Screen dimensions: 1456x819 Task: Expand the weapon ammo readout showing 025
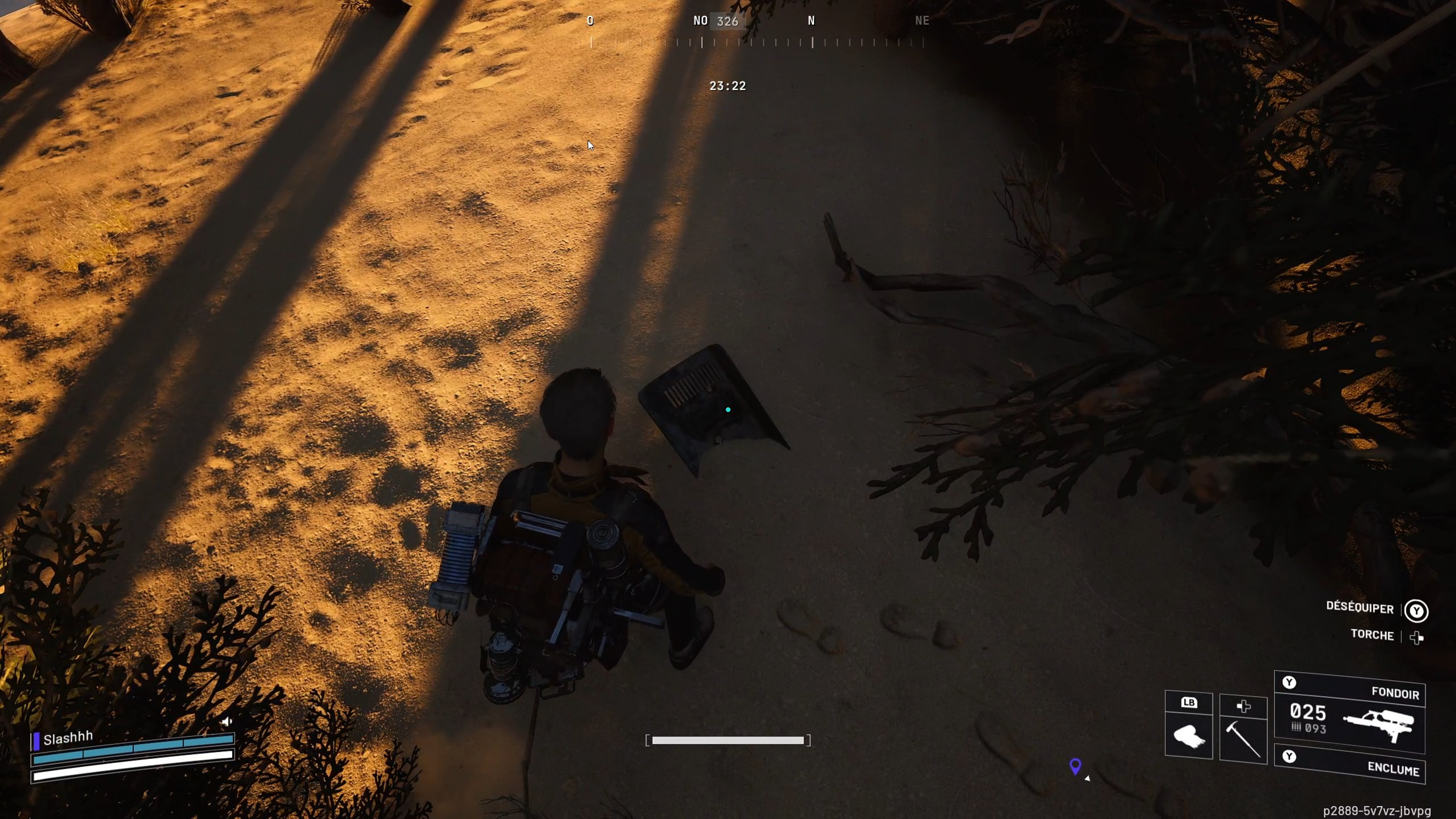tap(1308, 713)
